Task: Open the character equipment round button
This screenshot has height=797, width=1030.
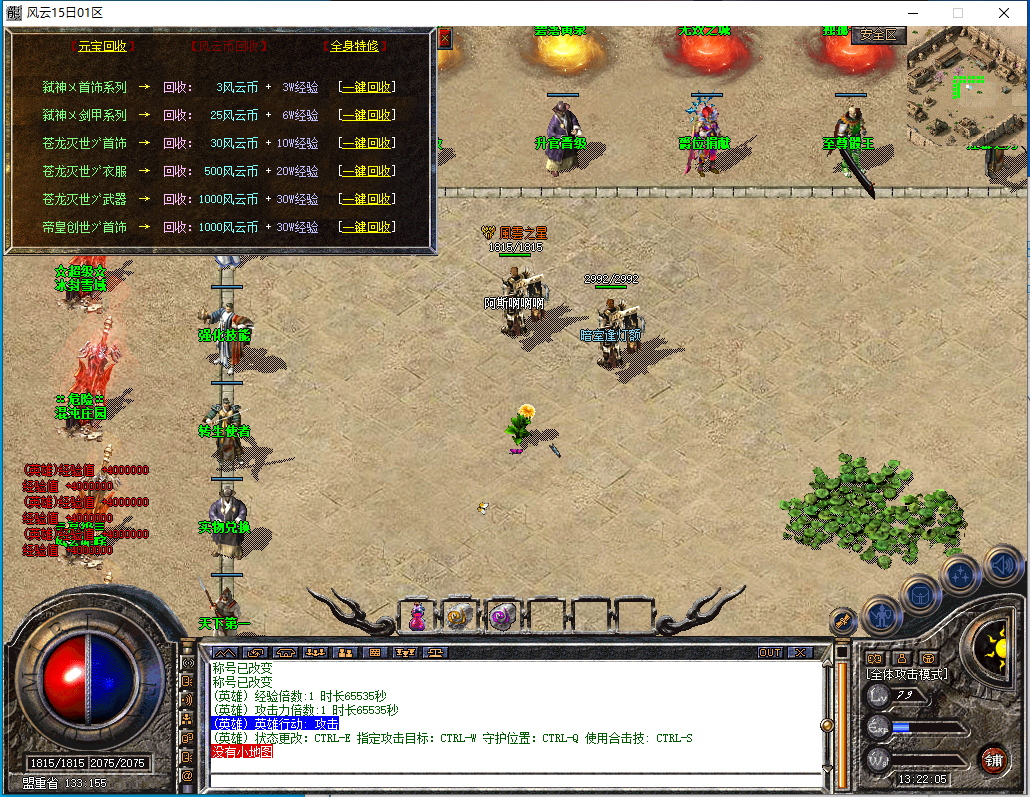Action: (880, 614)
